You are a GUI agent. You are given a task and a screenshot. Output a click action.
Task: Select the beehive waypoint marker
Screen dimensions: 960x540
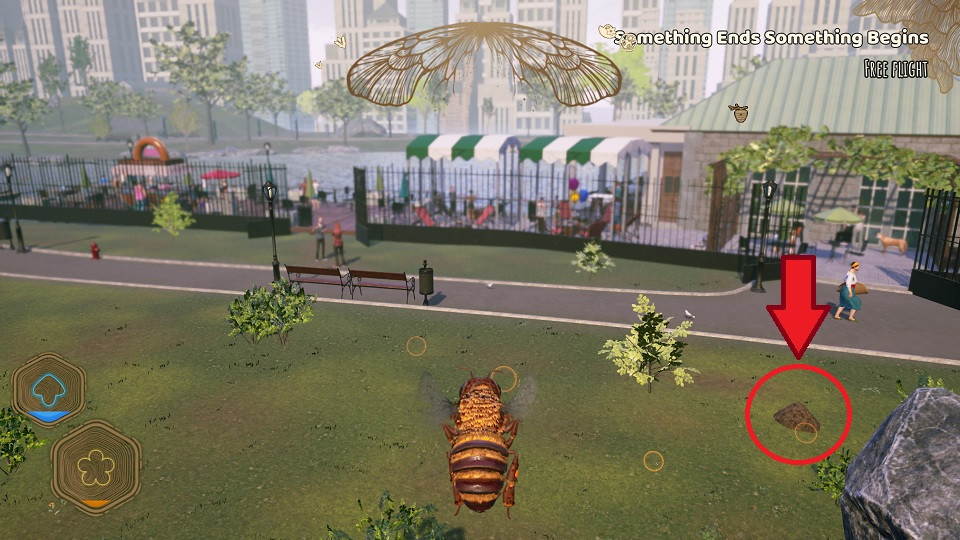coord(741,113)
